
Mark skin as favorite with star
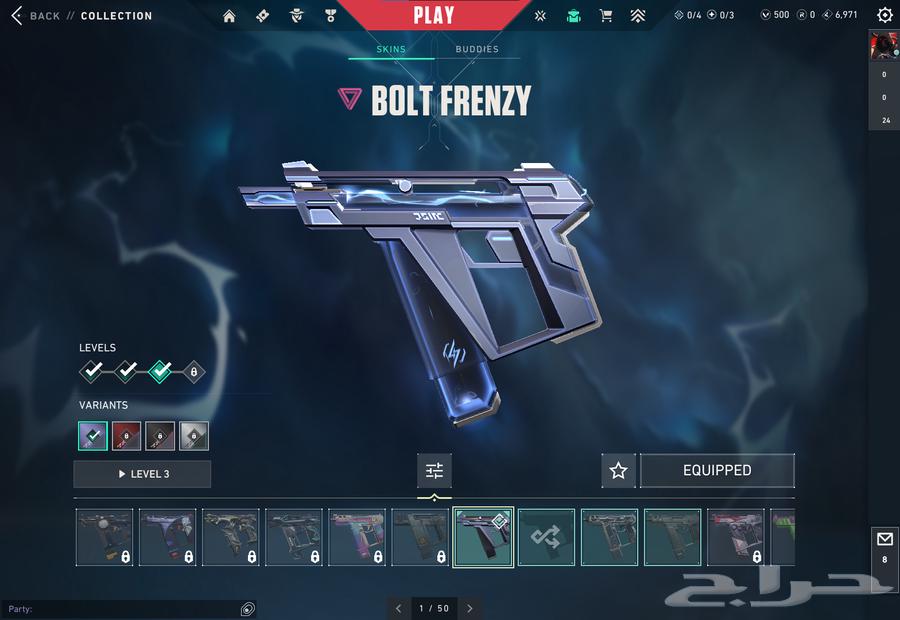(x=618, y=471)
